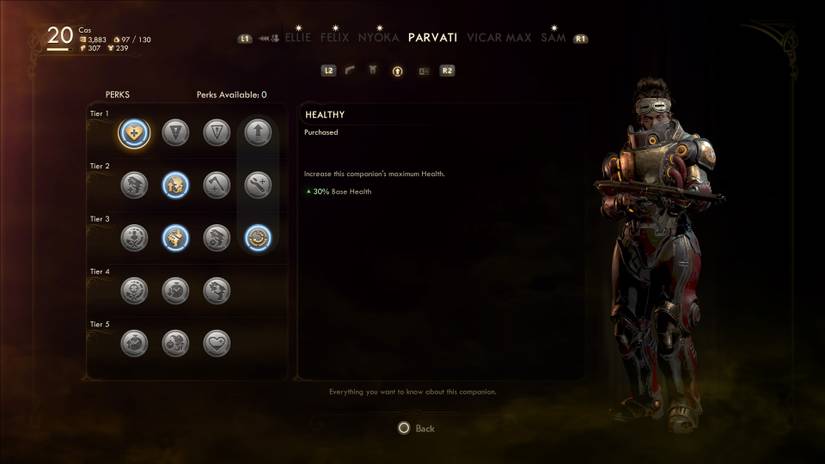This screenshot has width=825, height=464.
Task: Select the Healthy perk with heart-cross icon
Action: pyautogui.click(x=134, y=132)
